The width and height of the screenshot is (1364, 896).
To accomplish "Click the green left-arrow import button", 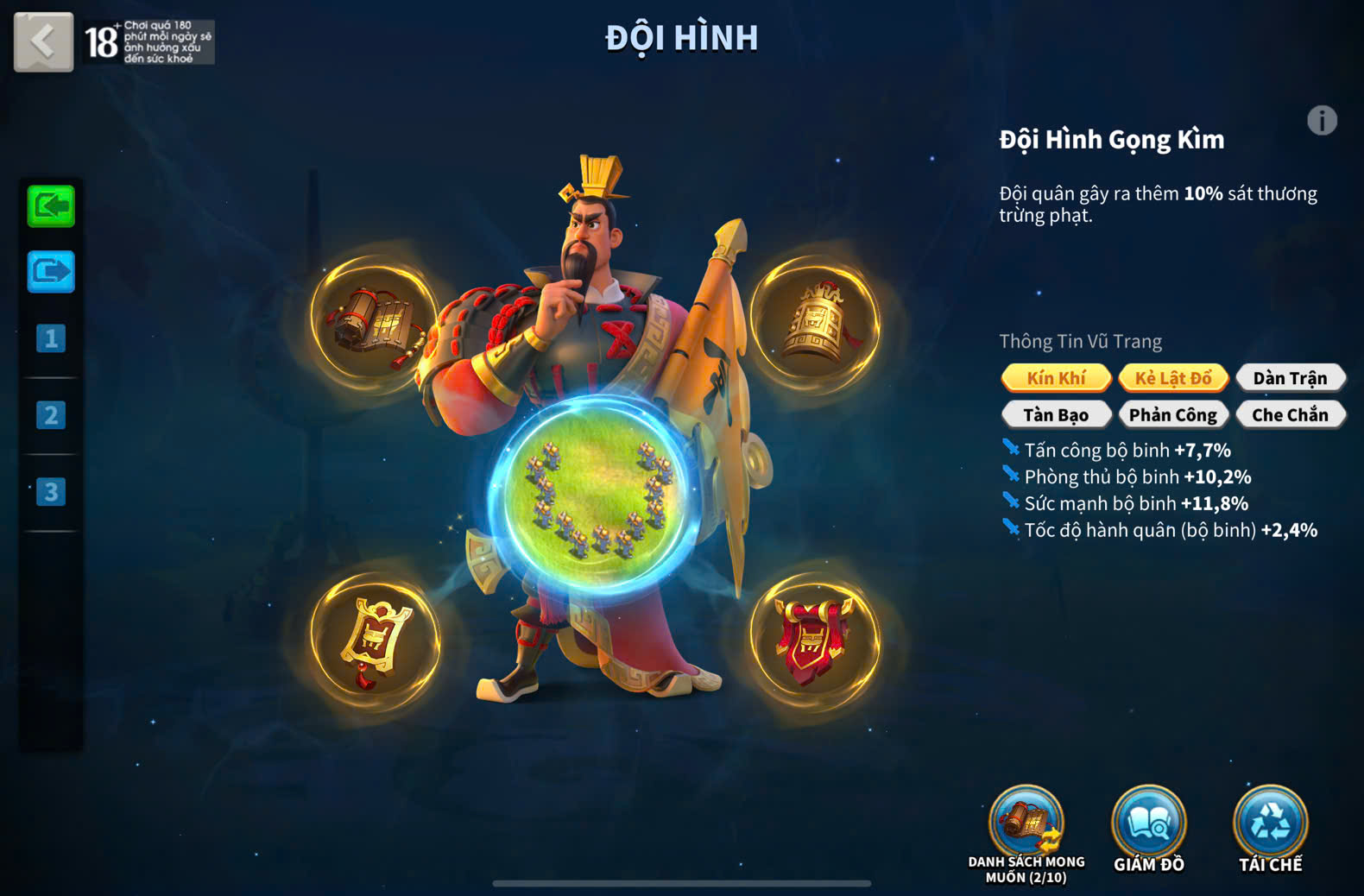I will pyautogui.click(x=51, y=206).
